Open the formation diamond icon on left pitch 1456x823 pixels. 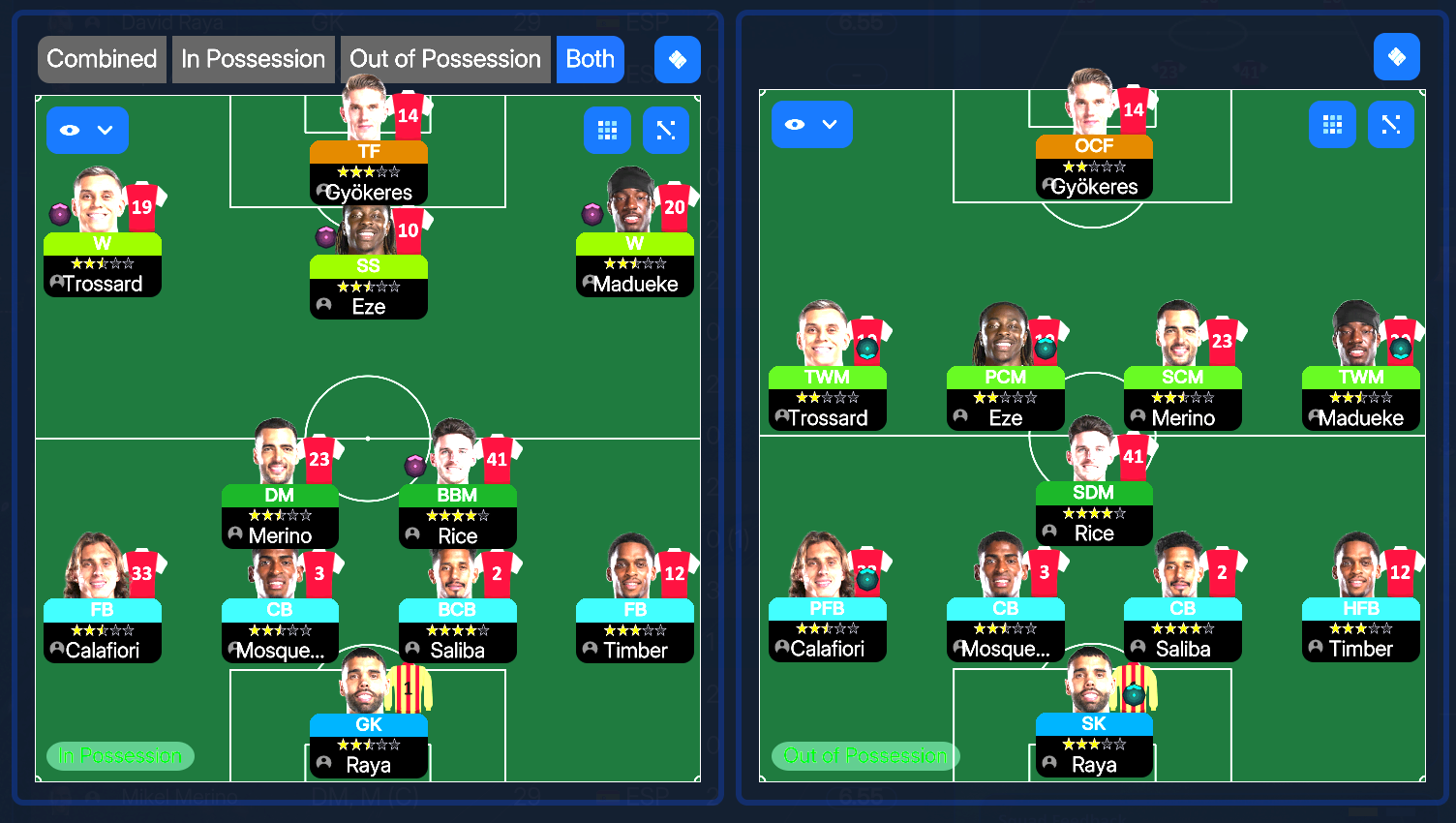point(677,59)
